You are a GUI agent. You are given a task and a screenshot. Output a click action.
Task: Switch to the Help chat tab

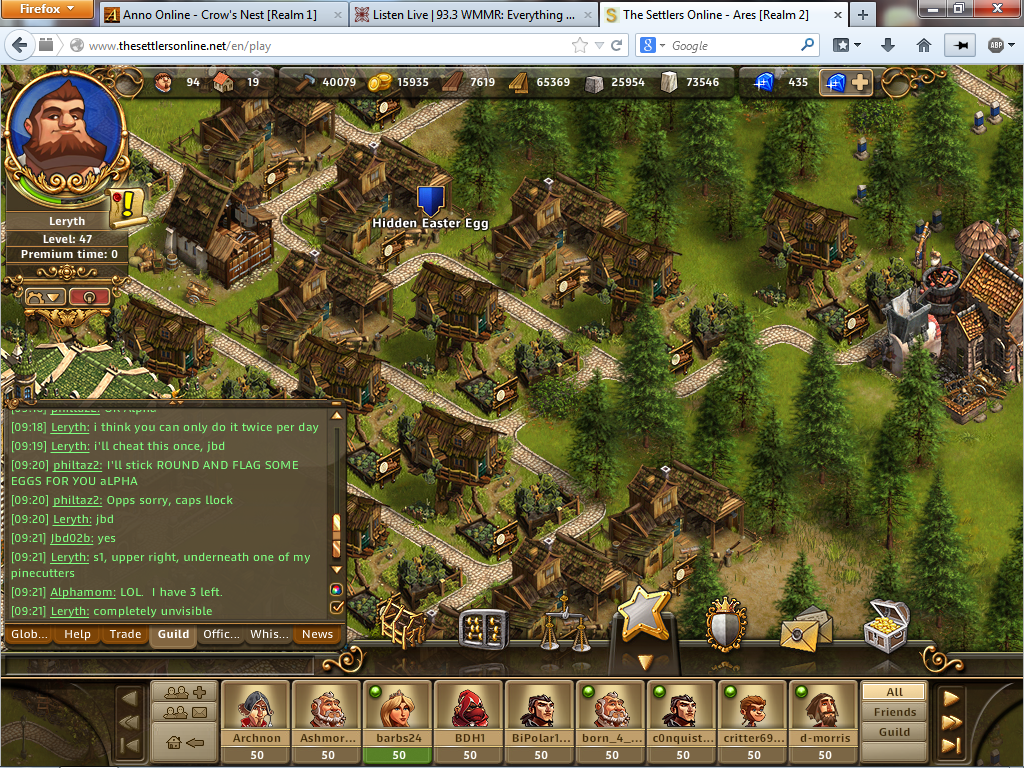(77, 634)
